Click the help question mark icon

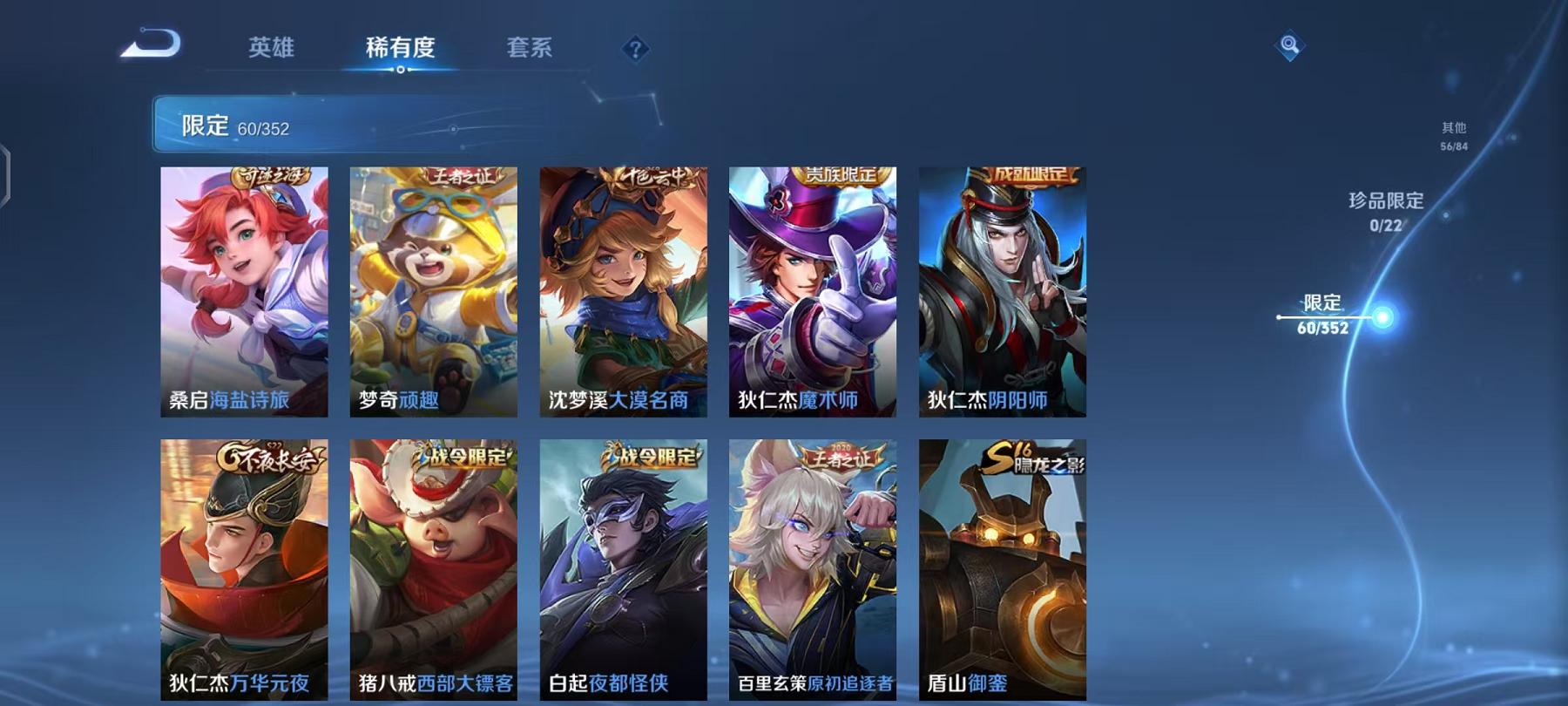(x=637, y=48)
